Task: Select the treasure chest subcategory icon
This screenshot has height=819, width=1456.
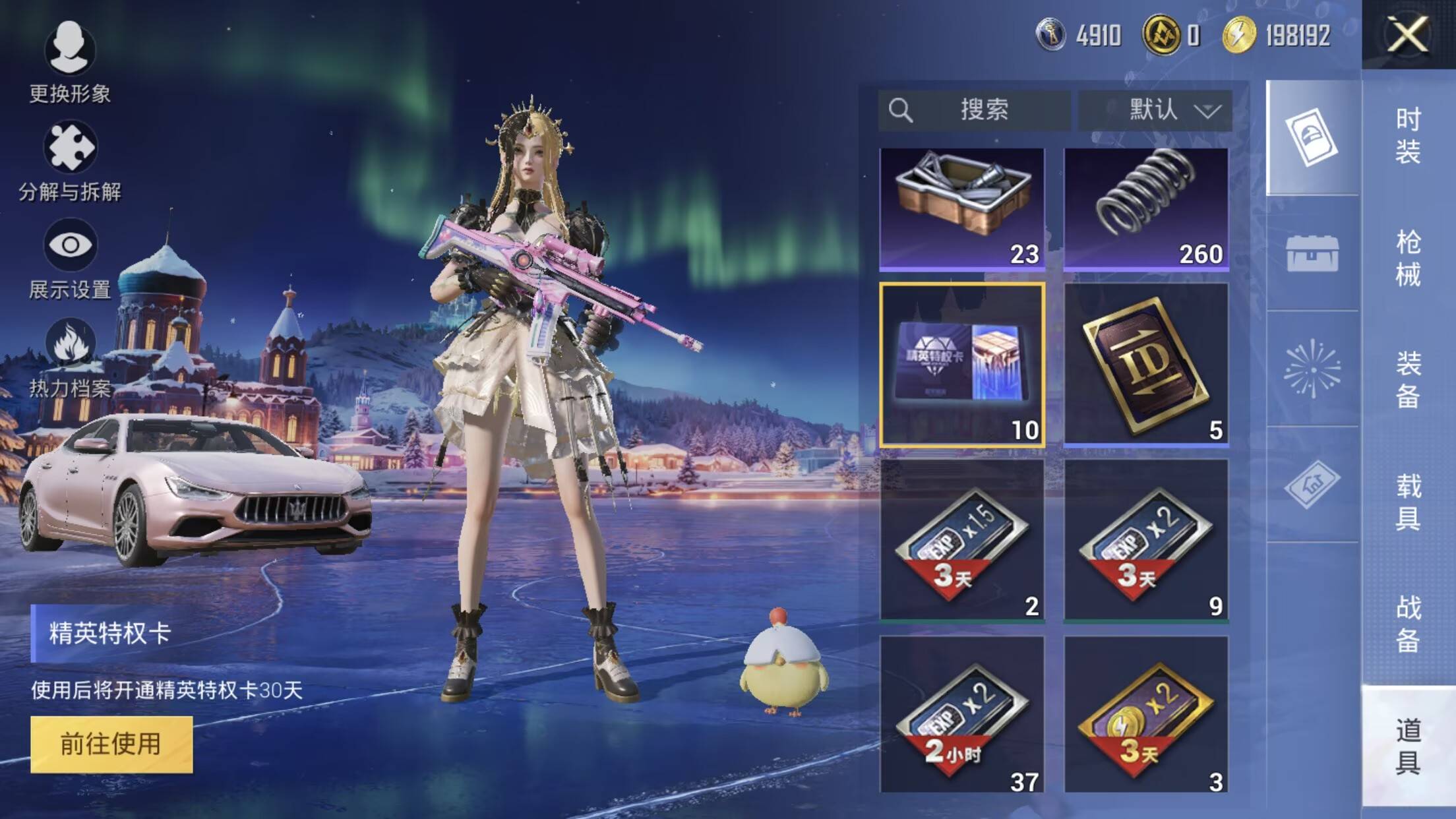Action: [x=1312, y=253]
